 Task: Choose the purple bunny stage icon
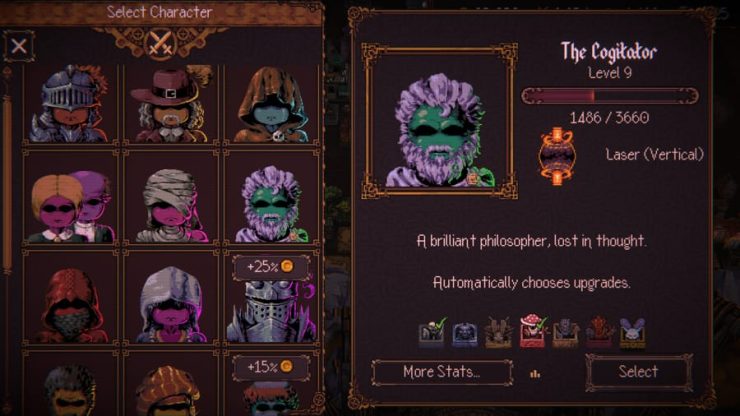coord(632,332)
